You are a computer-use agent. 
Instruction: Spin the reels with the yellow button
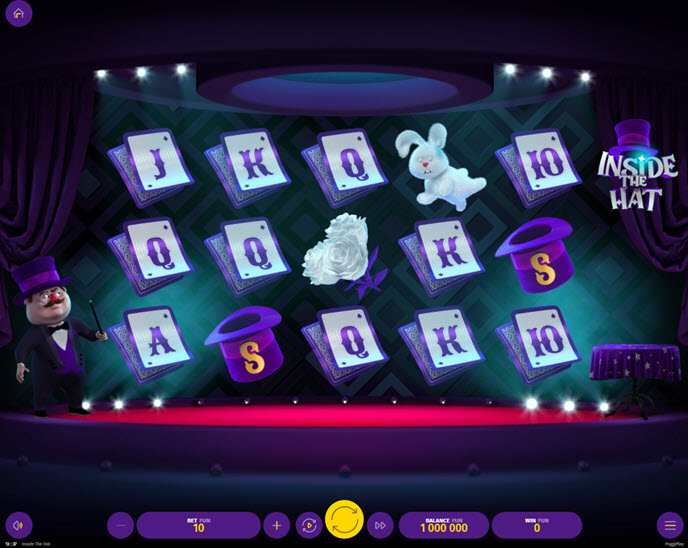pyautogui.click(x=344, y=520)
